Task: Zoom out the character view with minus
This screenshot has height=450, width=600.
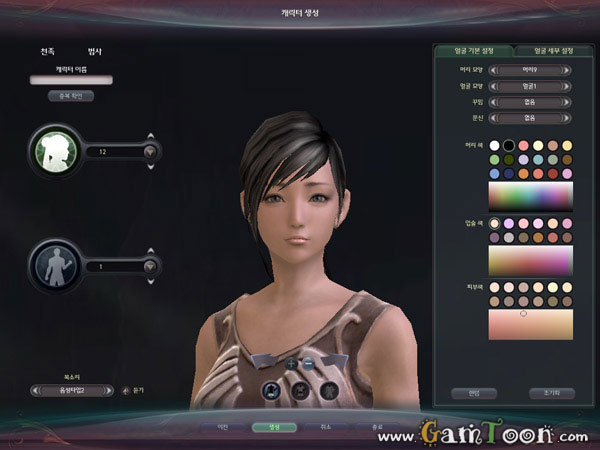Action: 308,363
